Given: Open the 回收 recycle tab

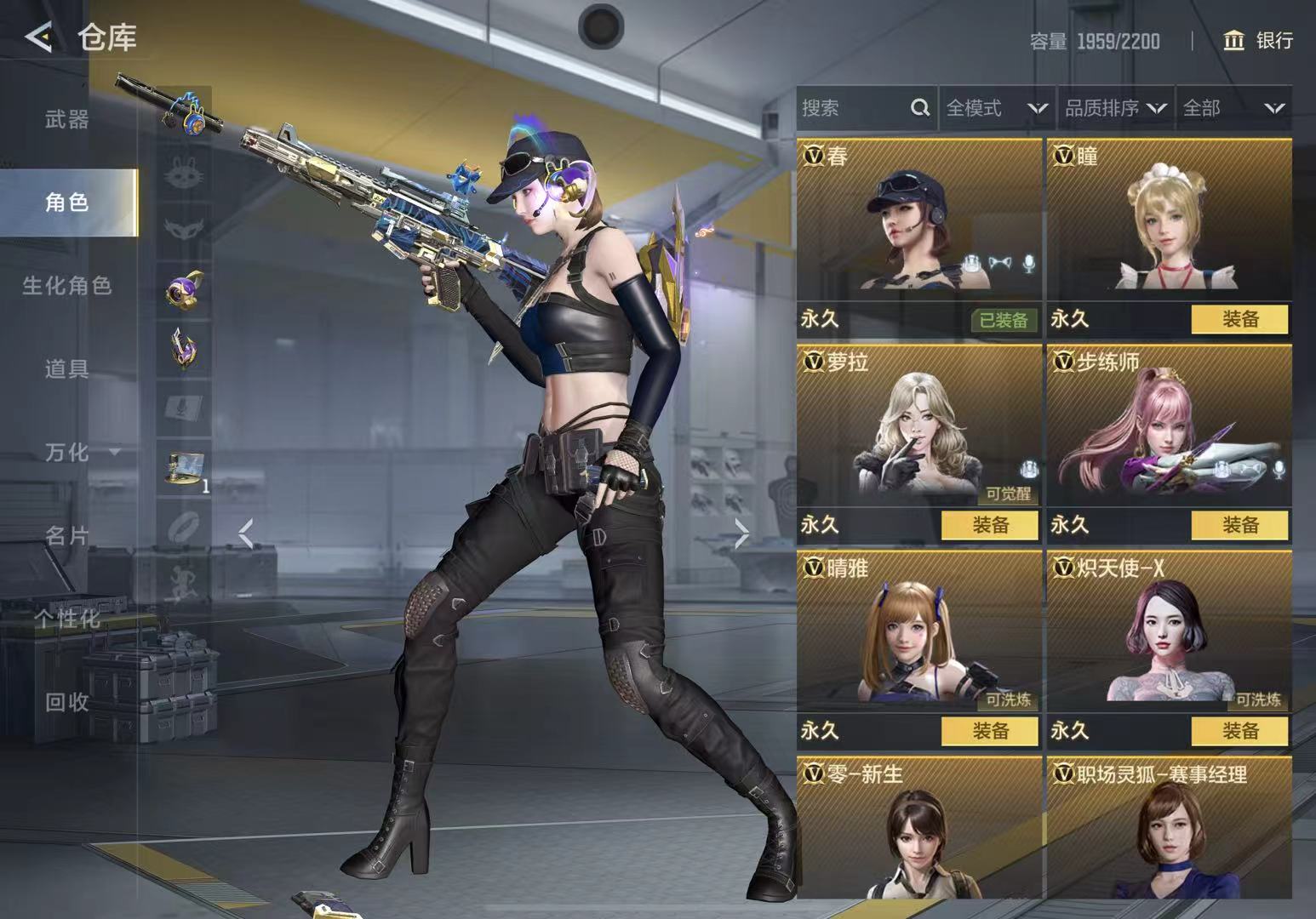Looking at the screenshot, I should tap(67, 702).
